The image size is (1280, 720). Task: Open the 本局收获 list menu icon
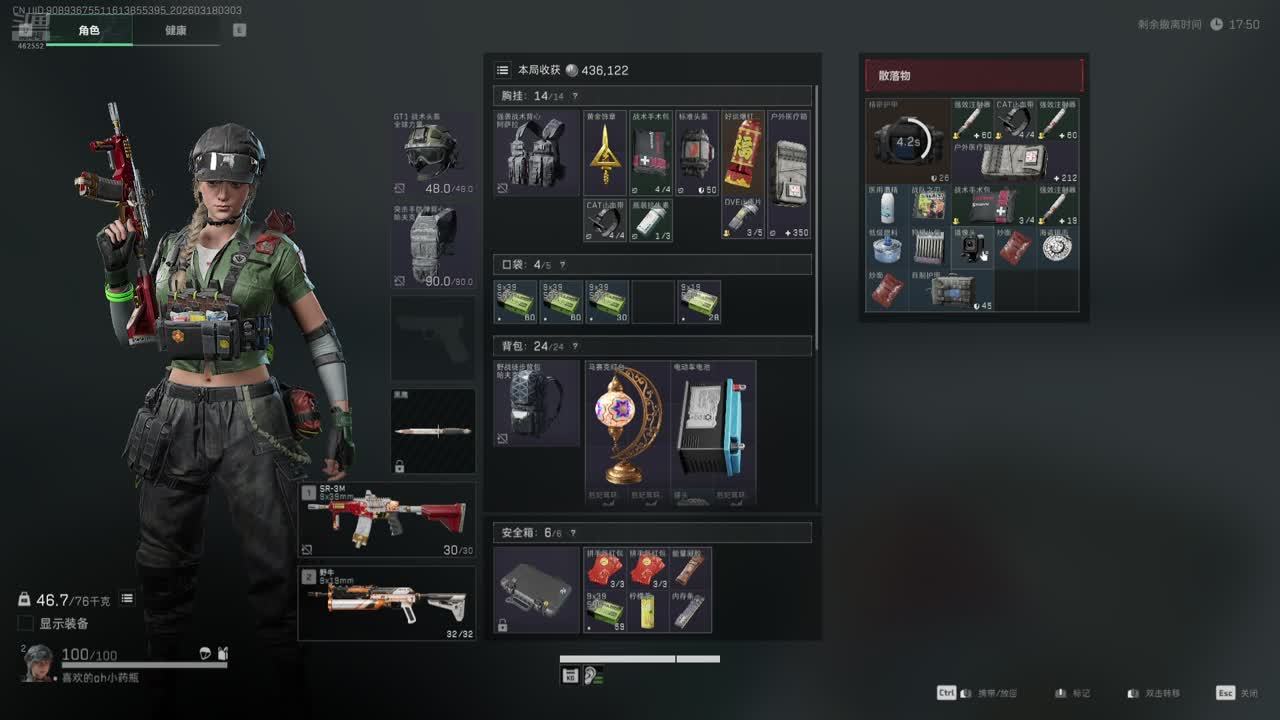point(503,70)
